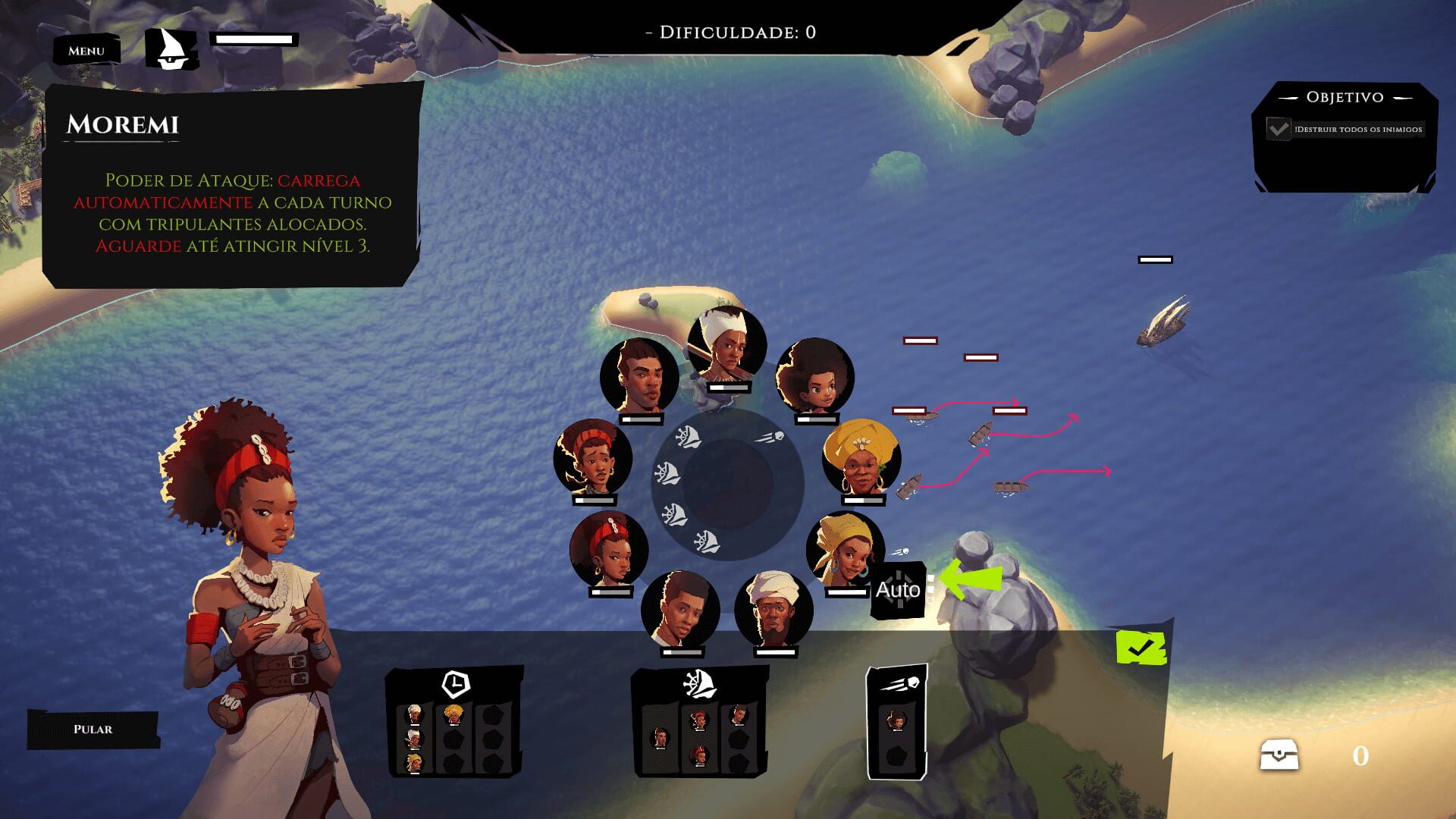Click the topmost ship wheel icon on the dial

[686, 438]
